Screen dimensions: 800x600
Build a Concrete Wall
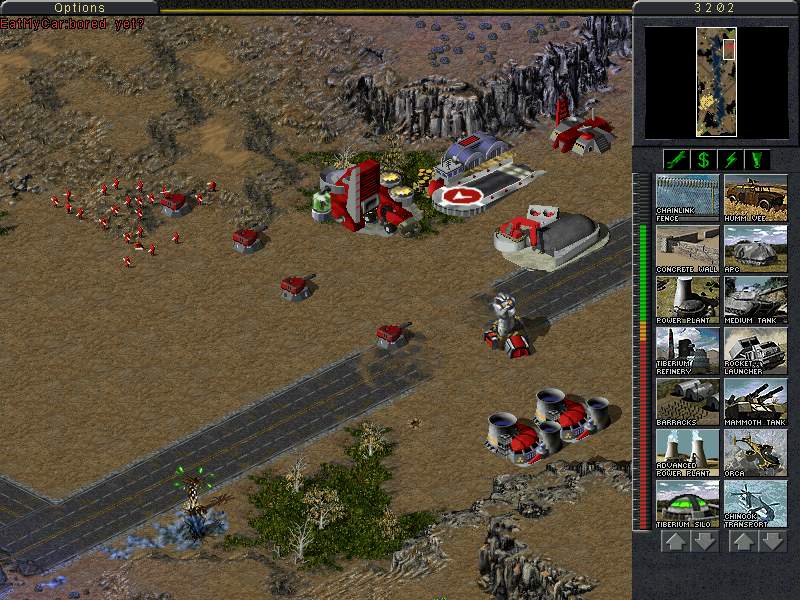point(687,248)
